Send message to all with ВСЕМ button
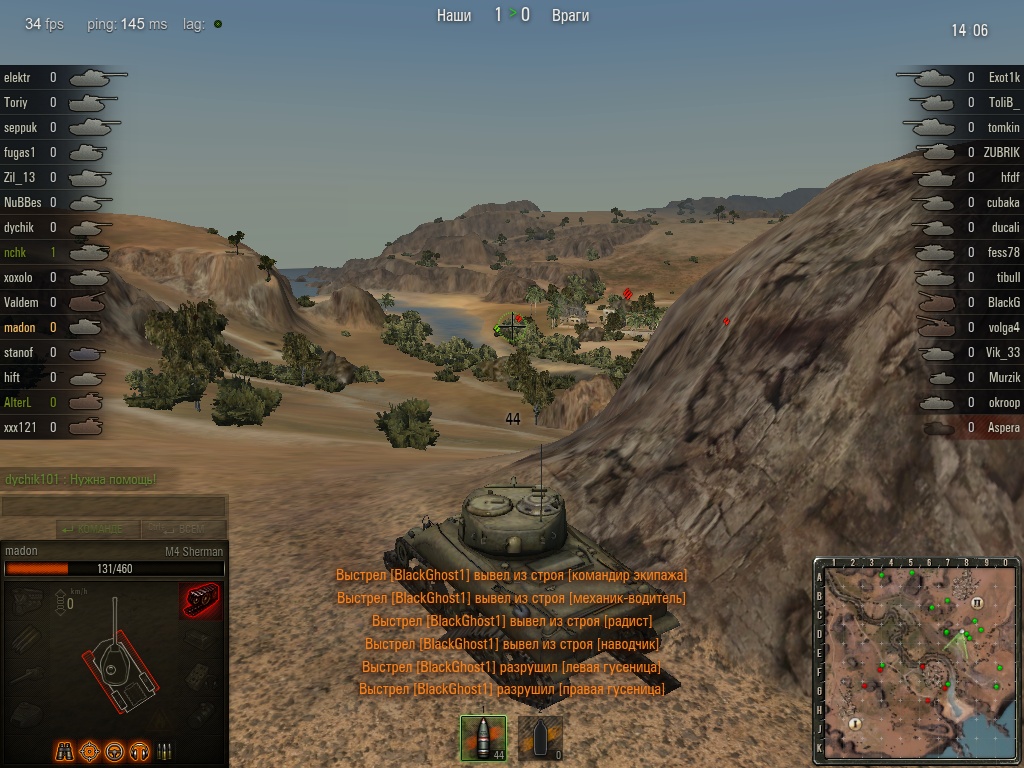The image size is (1024, 768). 183,529
